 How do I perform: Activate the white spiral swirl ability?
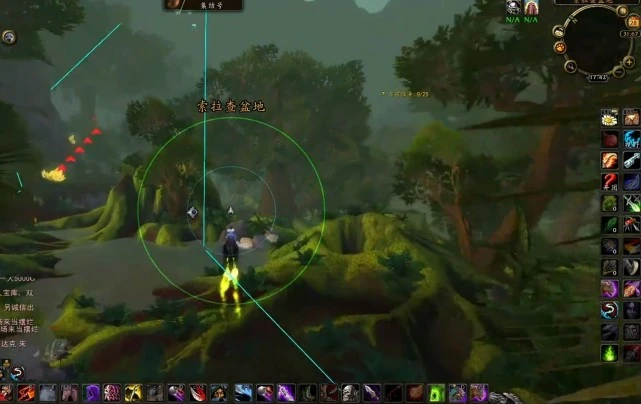click(x=609, y=310)
